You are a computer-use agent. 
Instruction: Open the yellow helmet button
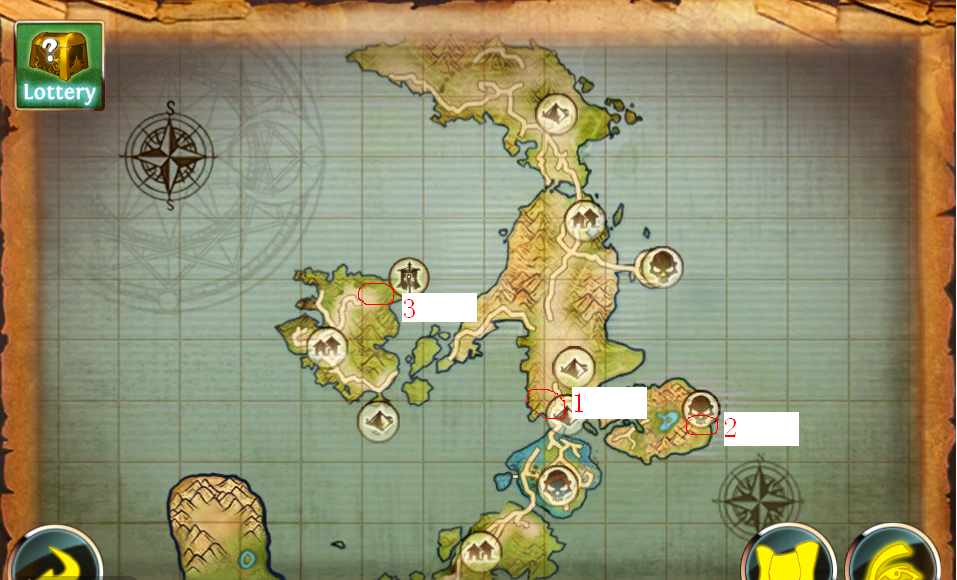(x=891, y=559)
